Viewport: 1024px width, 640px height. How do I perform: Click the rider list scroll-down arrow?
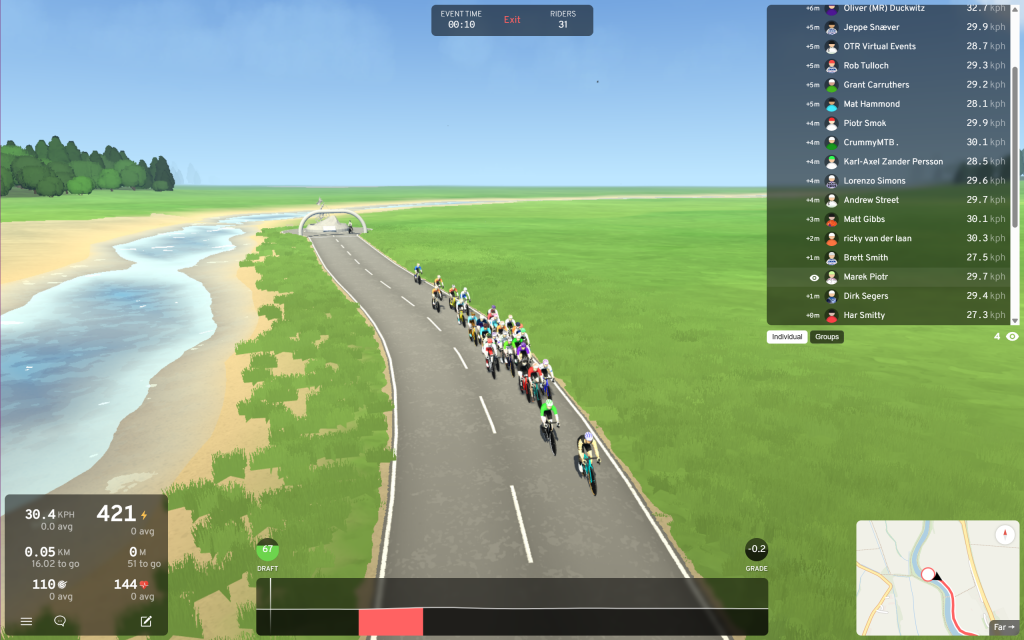coord(1015,320)
